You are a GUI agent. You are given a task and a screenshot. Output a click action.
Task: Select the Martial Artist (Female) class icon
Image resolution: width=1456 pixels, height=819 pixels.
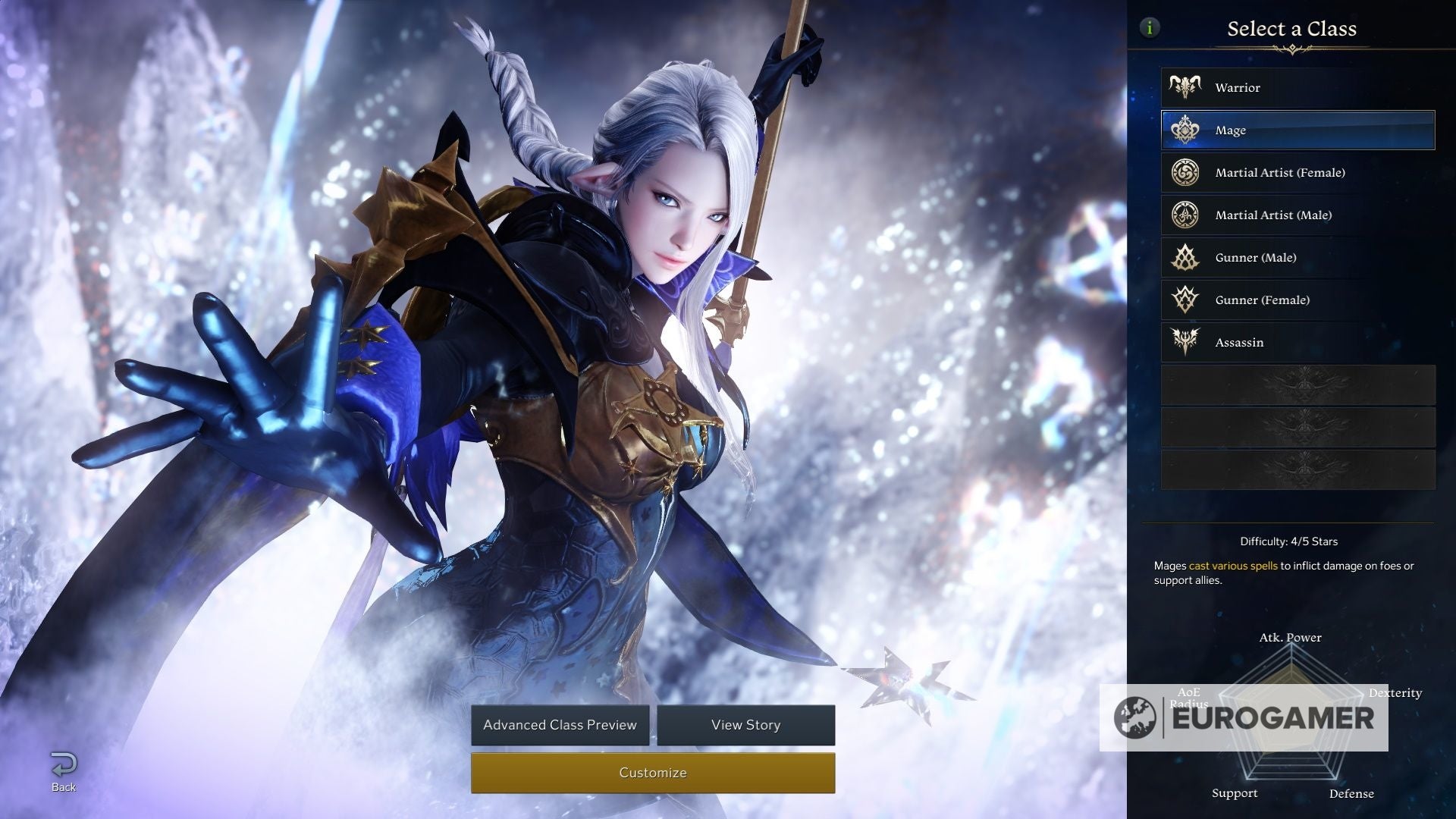[x=1185, y=172]
